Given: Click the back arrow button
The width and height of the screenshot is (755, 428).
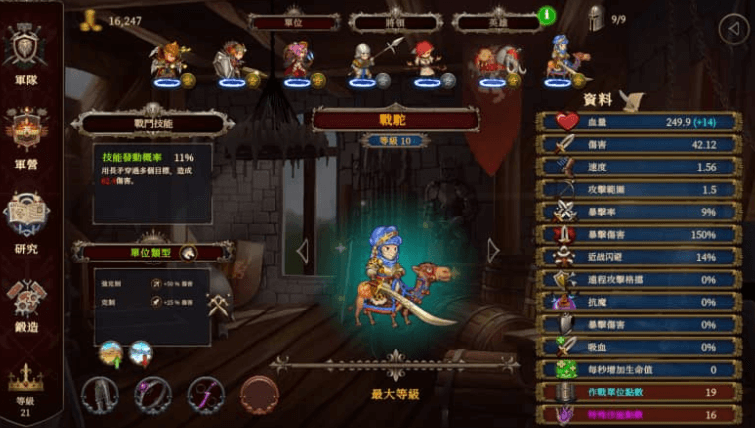Looking at the screenshot, I should pyautogui.click(x=734, y=30).
